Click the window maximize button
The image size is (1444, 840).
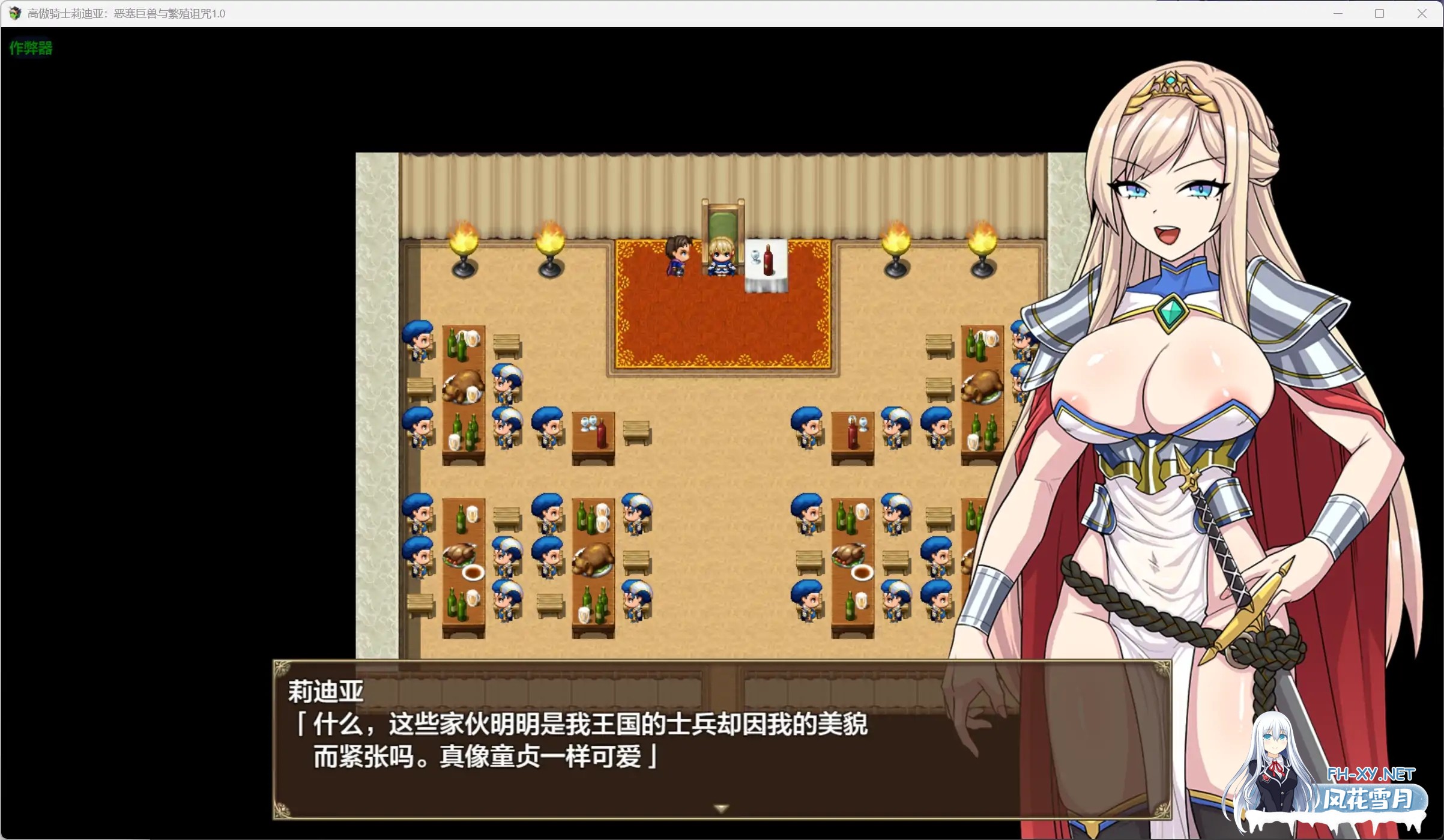(x=1379, y=13)
